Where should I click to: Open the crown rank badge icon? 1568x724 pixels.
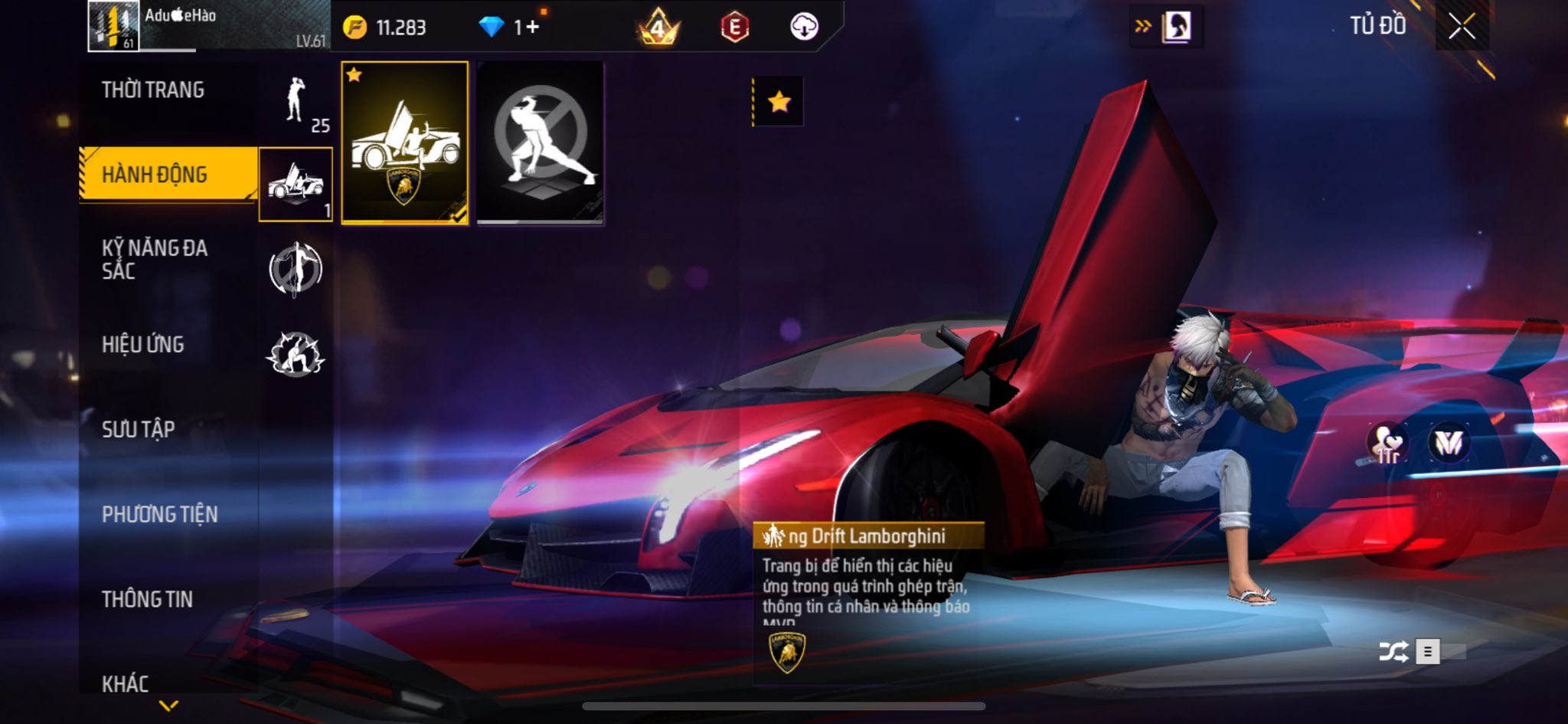point(658,28)
